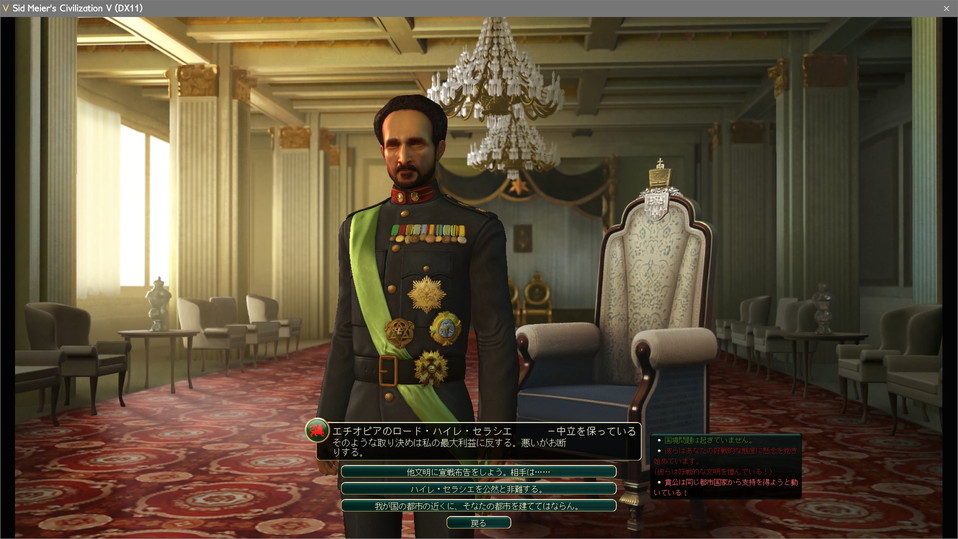This screenshot has width=958, height=539.
Task: Close the Civilization V window
Action: (x=946, y=8)
